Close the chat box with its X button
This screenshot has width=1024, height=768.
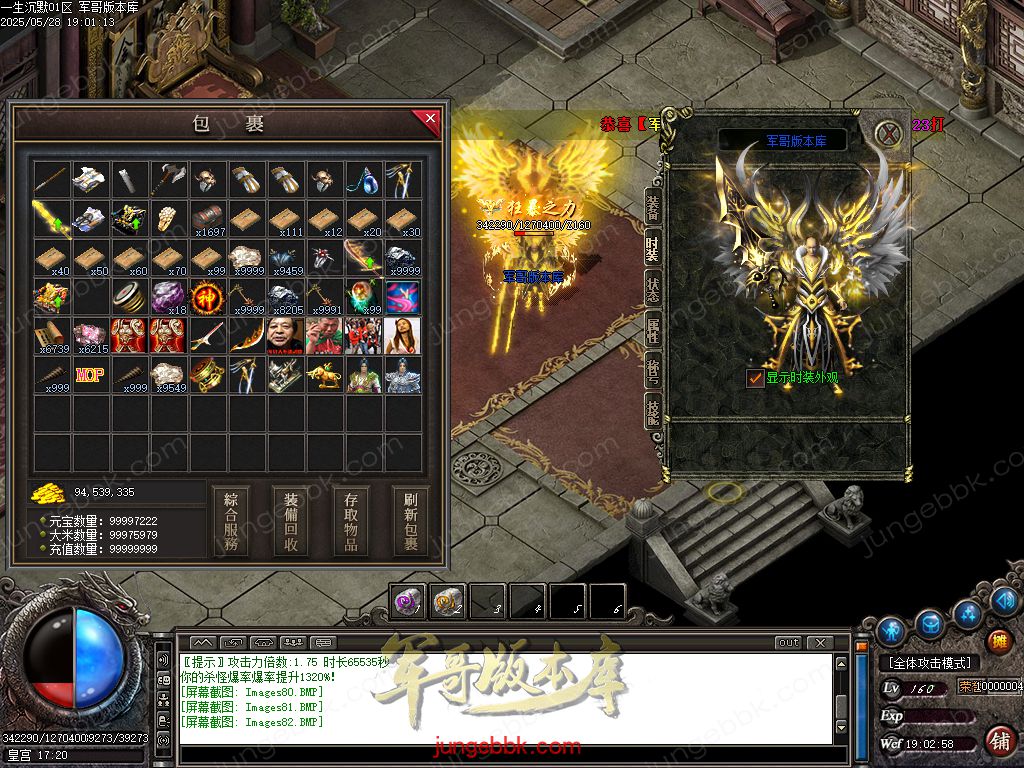click(x=820, y=642)
